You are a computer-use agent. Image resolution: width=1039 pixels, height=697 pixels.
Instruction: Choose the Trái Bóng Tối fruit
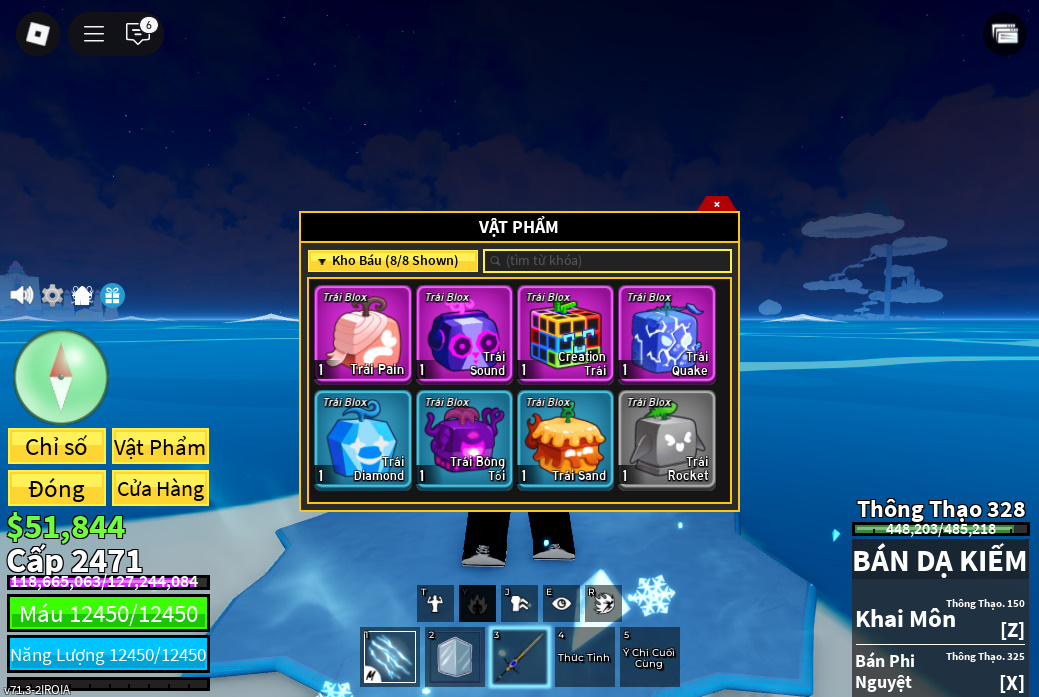(x=464, y=438)
